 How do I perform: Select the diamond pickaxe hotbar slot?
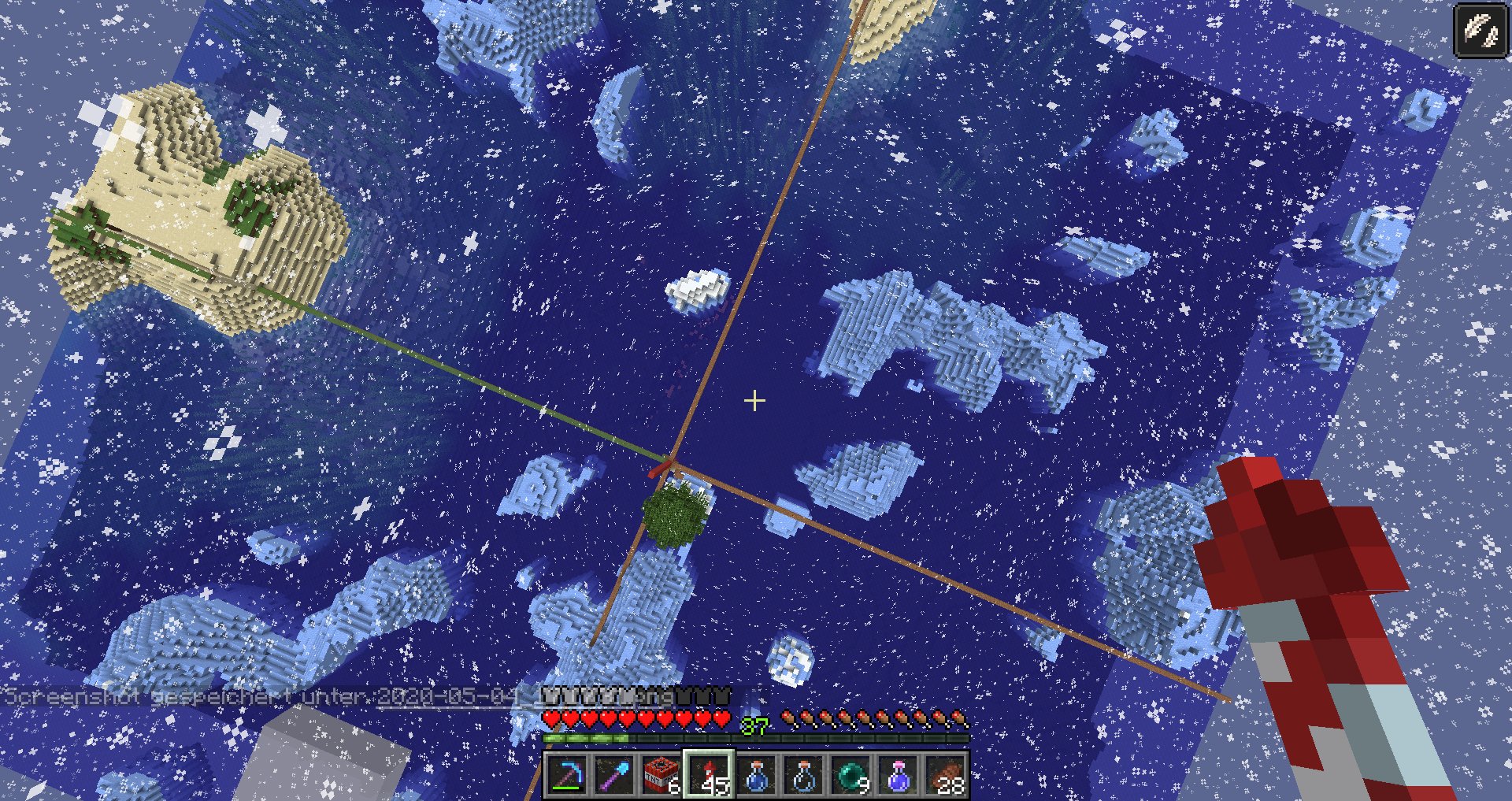click(567, 776)
